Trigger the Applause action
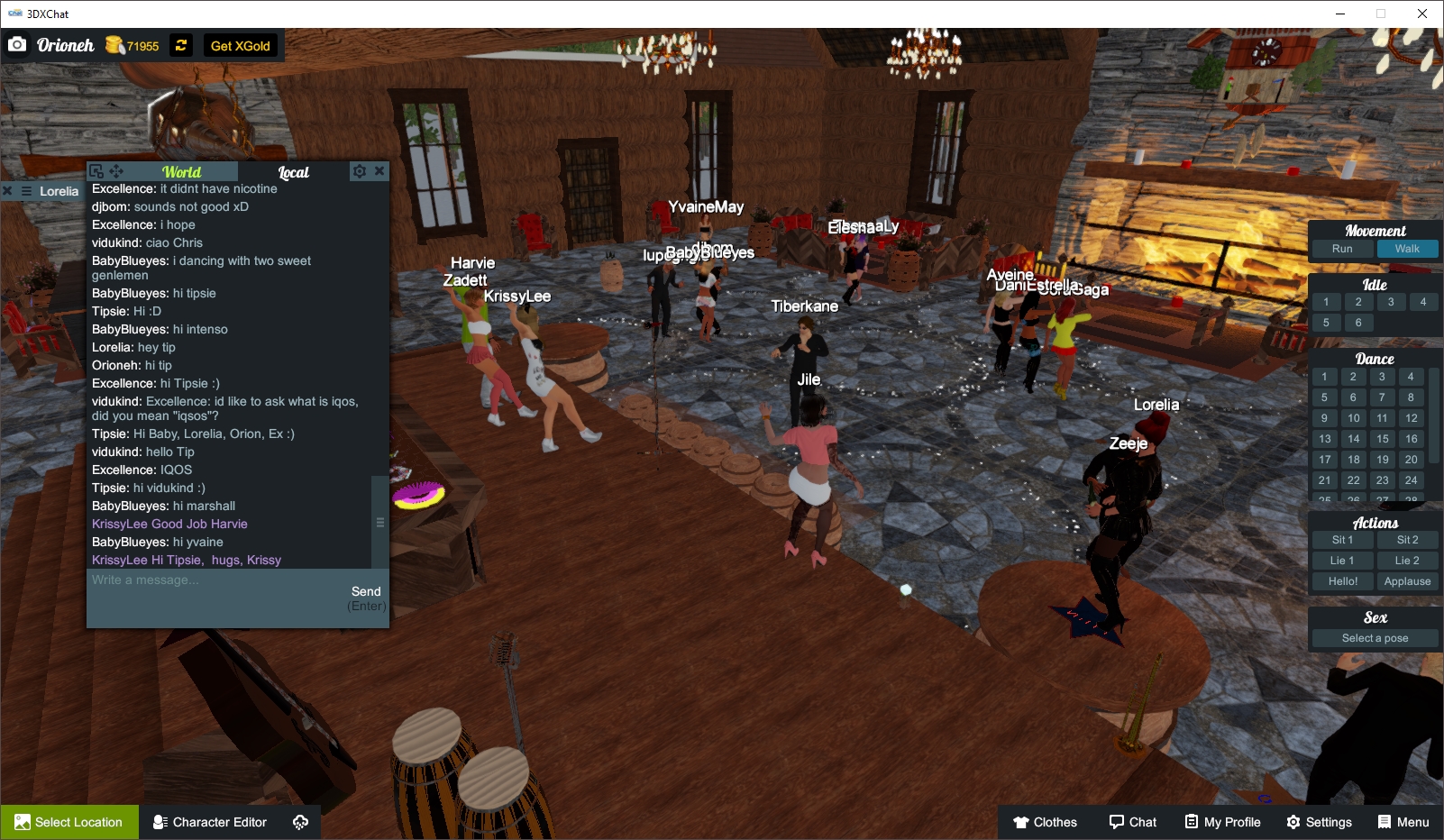This screenshot has height=840, width=1444. (1407, 580)
